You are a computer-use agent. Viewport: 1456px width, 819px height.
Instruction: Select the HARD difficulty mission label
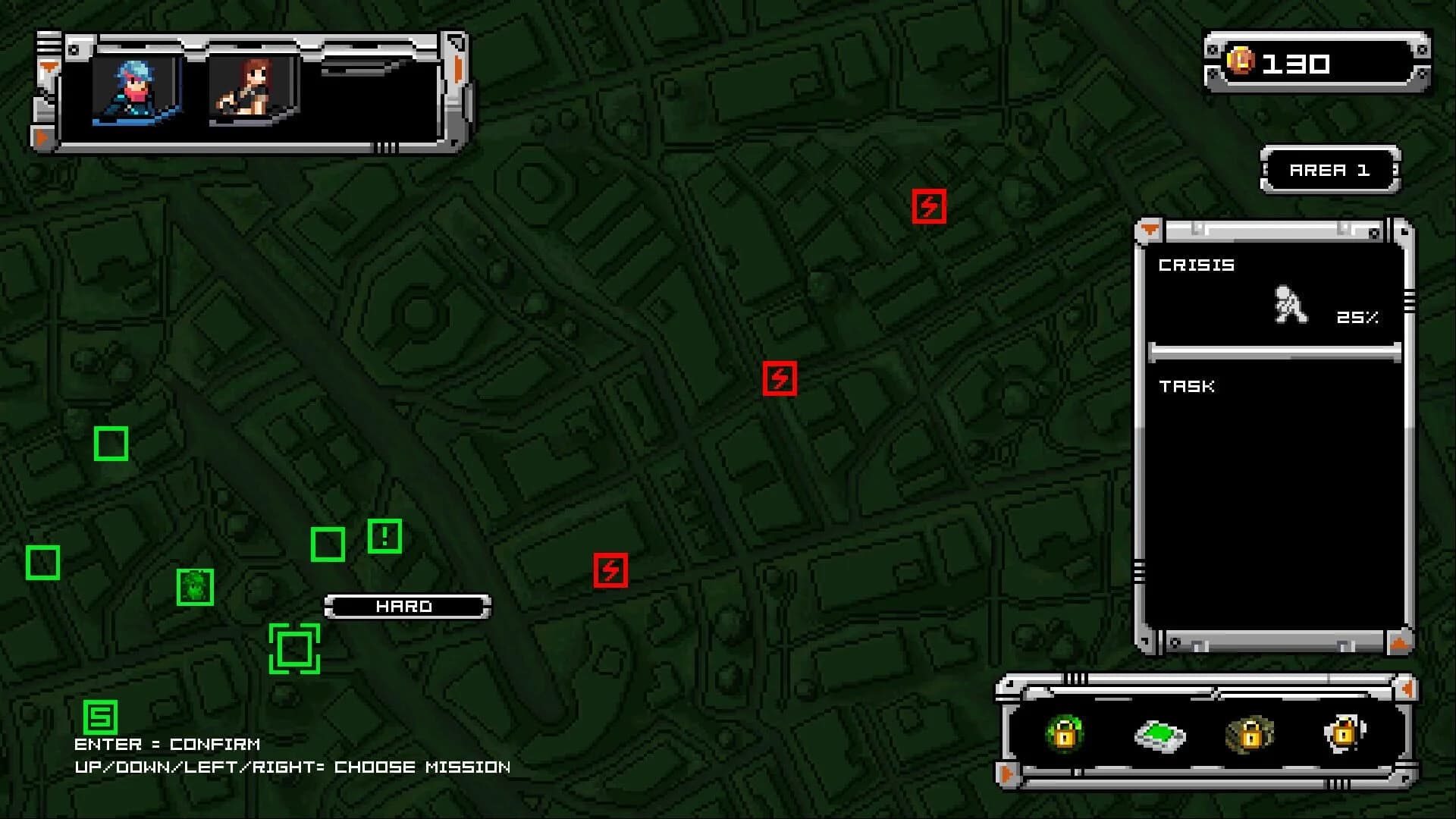406,606
